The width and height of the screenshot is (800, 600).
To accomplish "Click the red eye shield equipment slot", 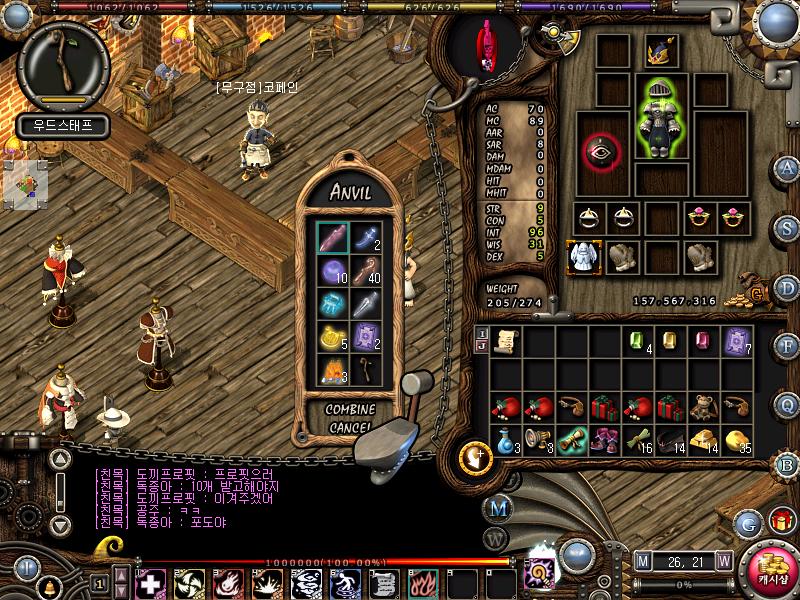I will click(602, 150).
